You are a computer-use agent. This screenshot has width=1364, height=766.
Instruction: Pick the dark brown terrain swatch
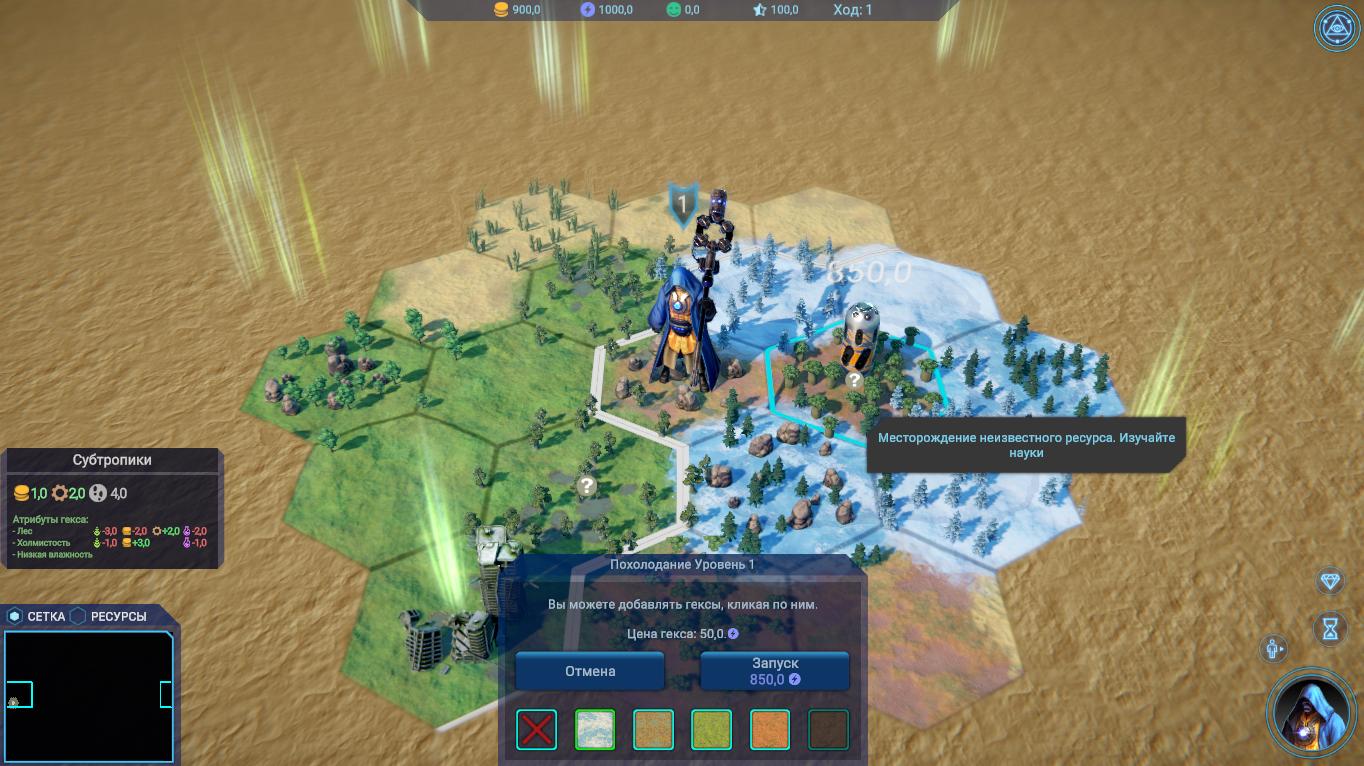pyautogui.click(x=828, y=730)
